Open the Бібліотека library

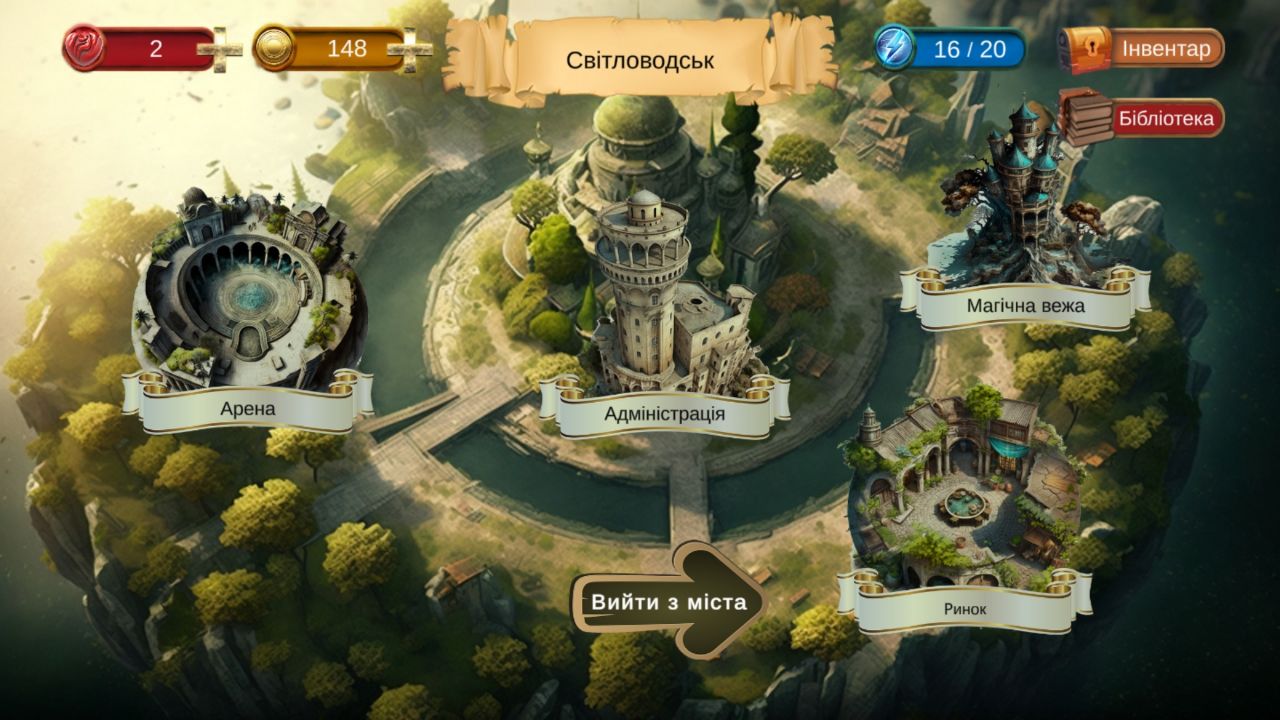tap(1142, 119)
